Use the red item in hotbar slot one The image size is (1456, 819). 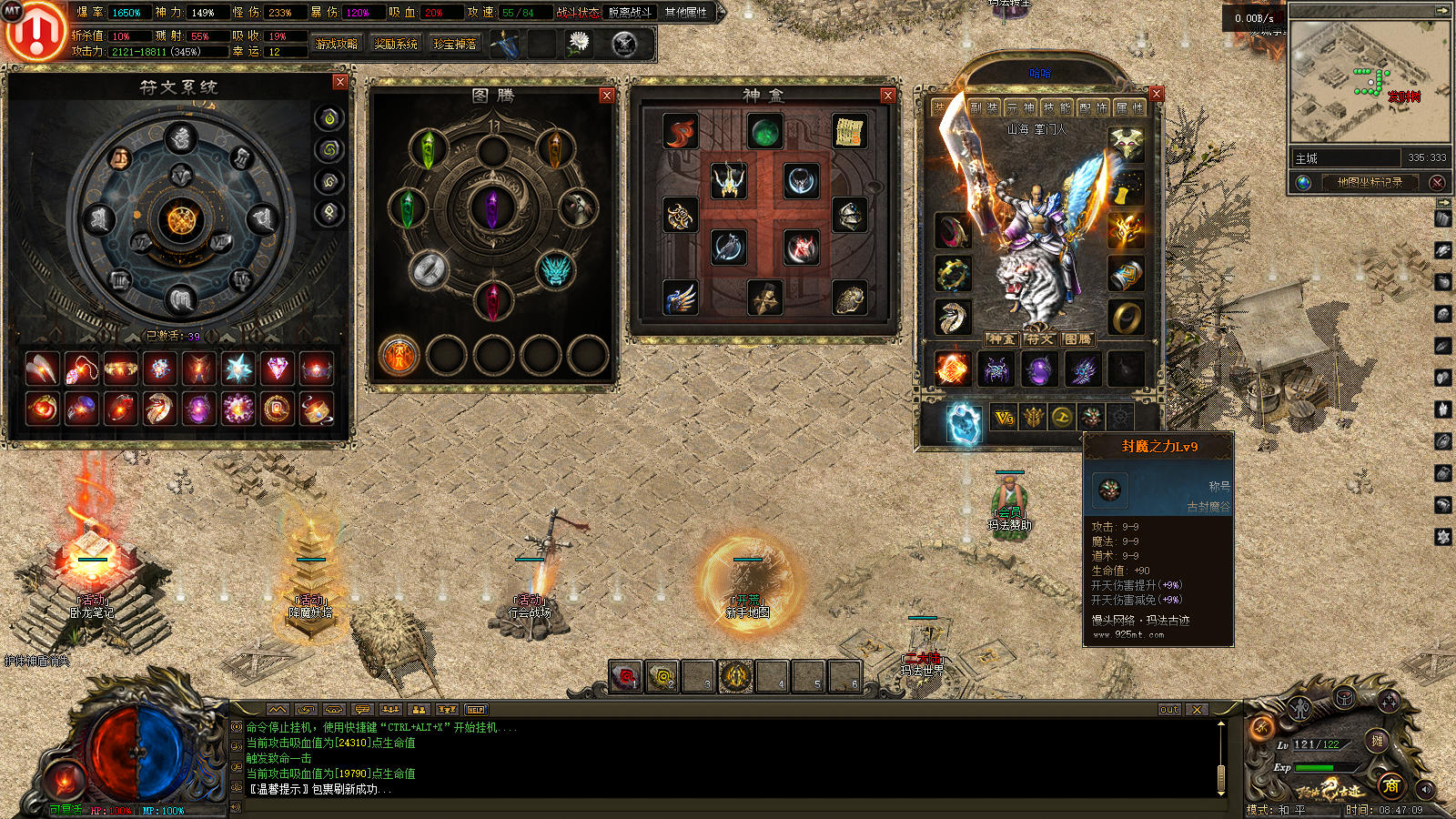625,677
